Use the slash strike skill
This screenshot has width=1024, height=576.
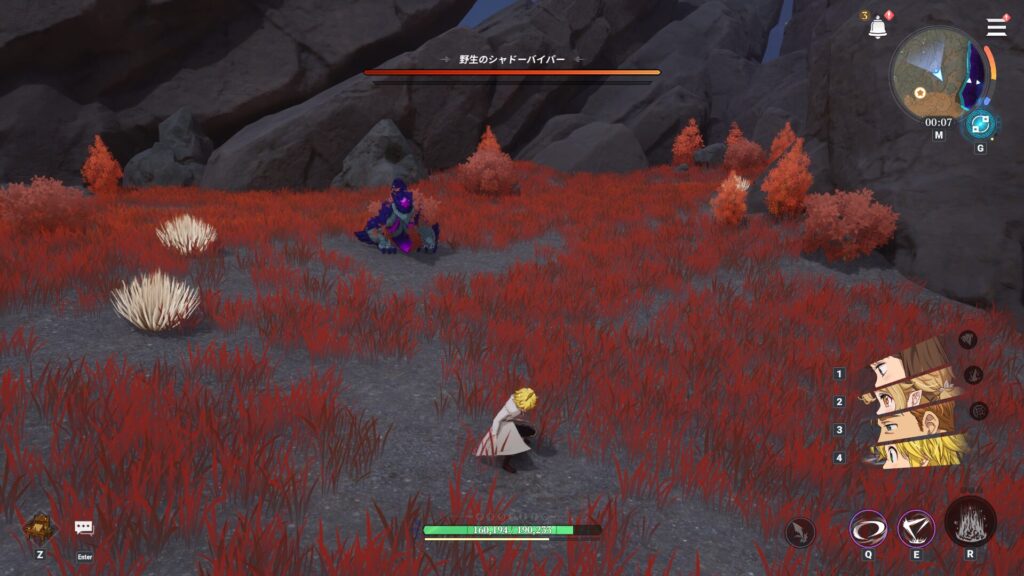[x=915, y=527]
